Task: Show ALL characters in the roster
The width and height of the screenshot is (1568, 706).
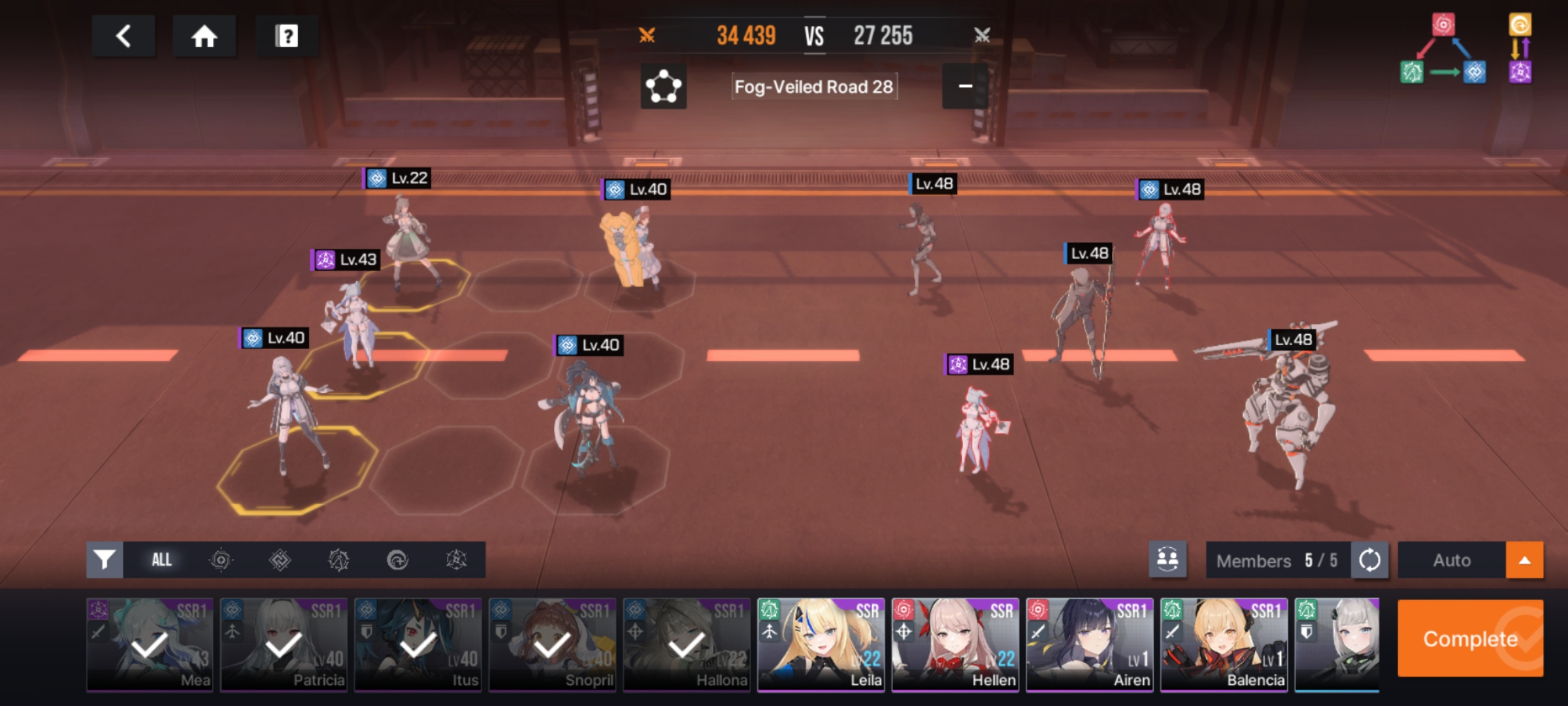Action: 161,560
